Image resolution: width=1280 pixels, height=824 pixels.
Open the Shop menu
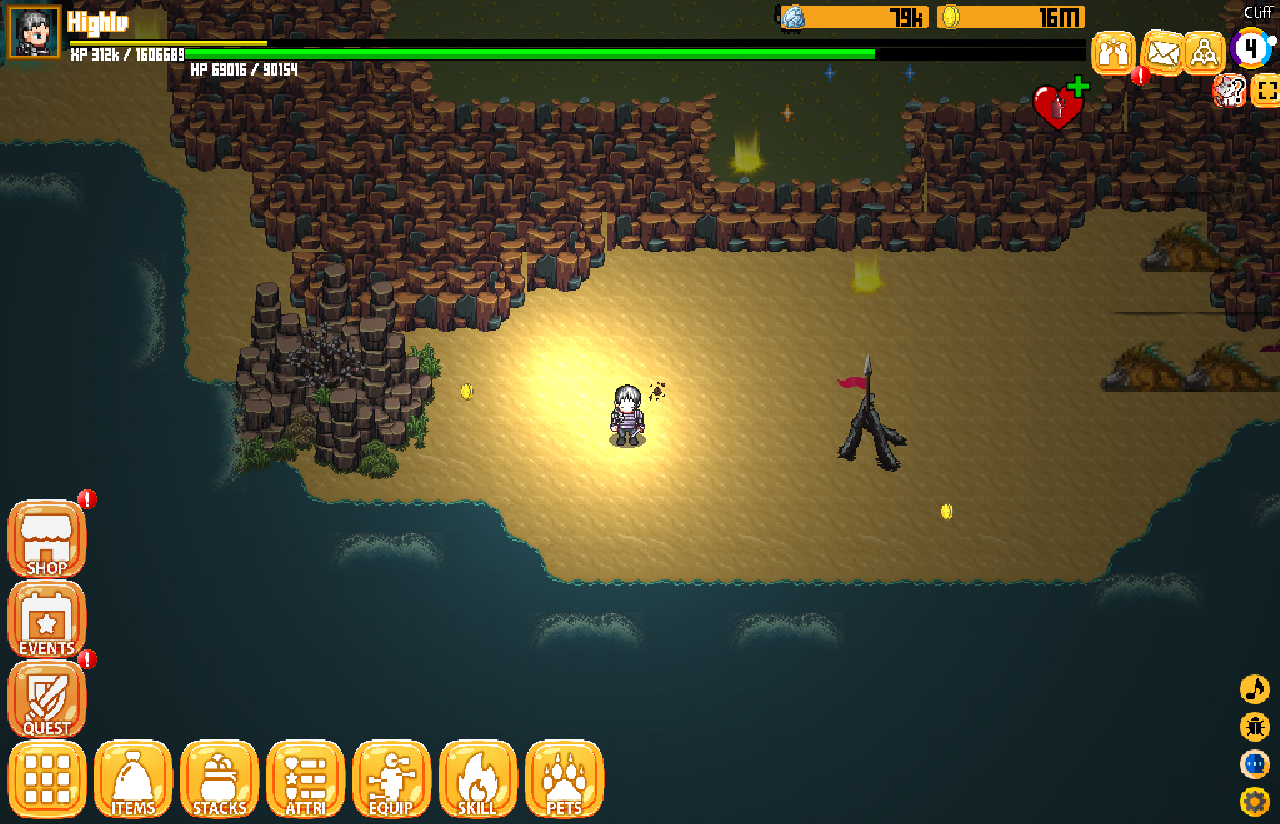pos(47,540)
